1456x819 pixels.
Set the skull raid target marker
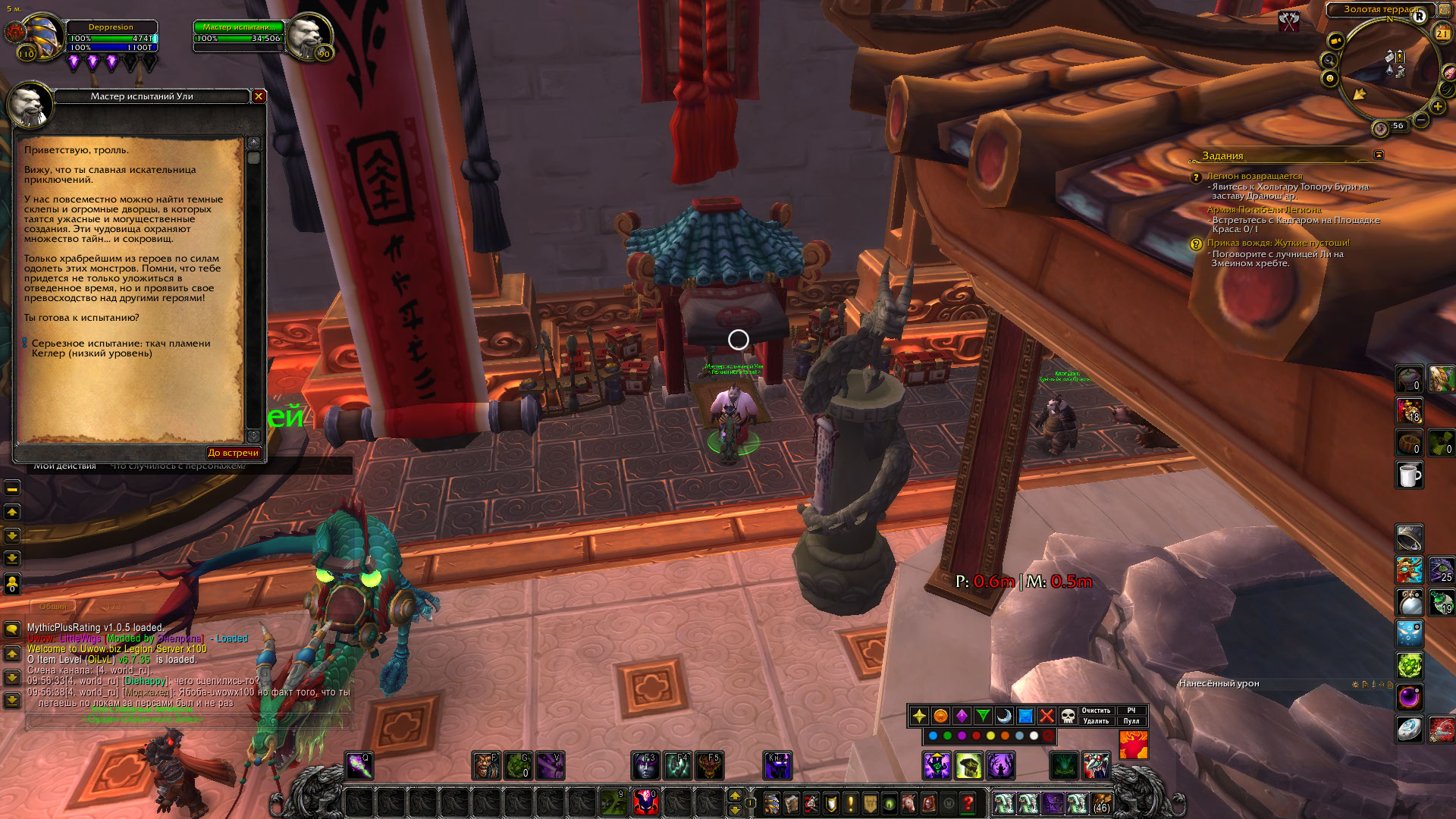tap(1068, 716)
